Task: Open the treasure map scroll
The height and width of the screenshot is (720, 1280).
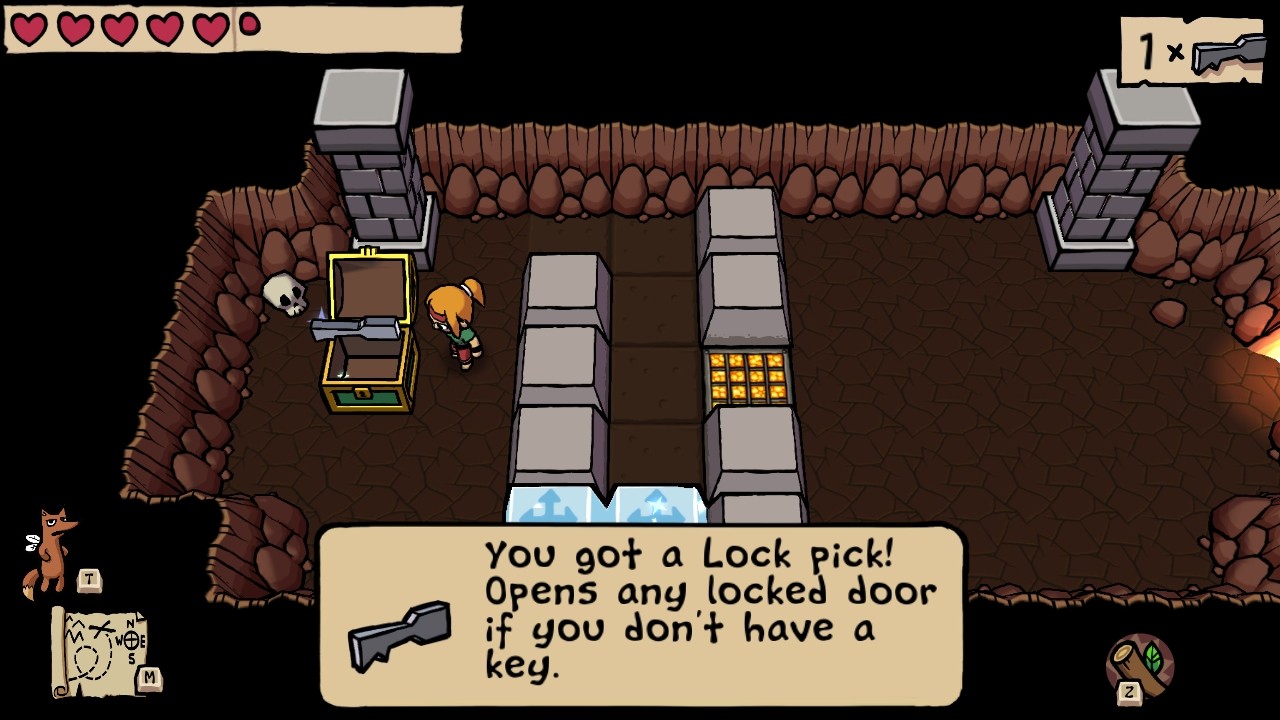Action: [100, 651]
